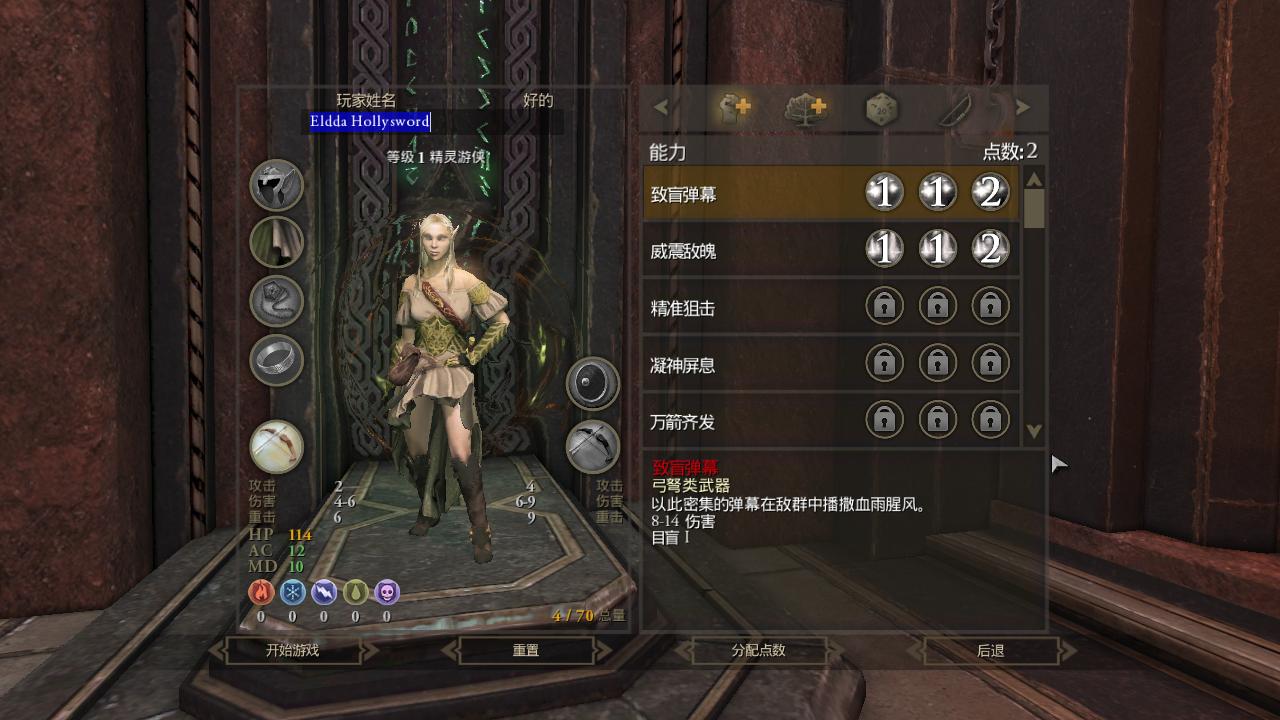The image size is (1280, 720).
Task: Select the crossbow weapon slot
Action: click(593, 446)
